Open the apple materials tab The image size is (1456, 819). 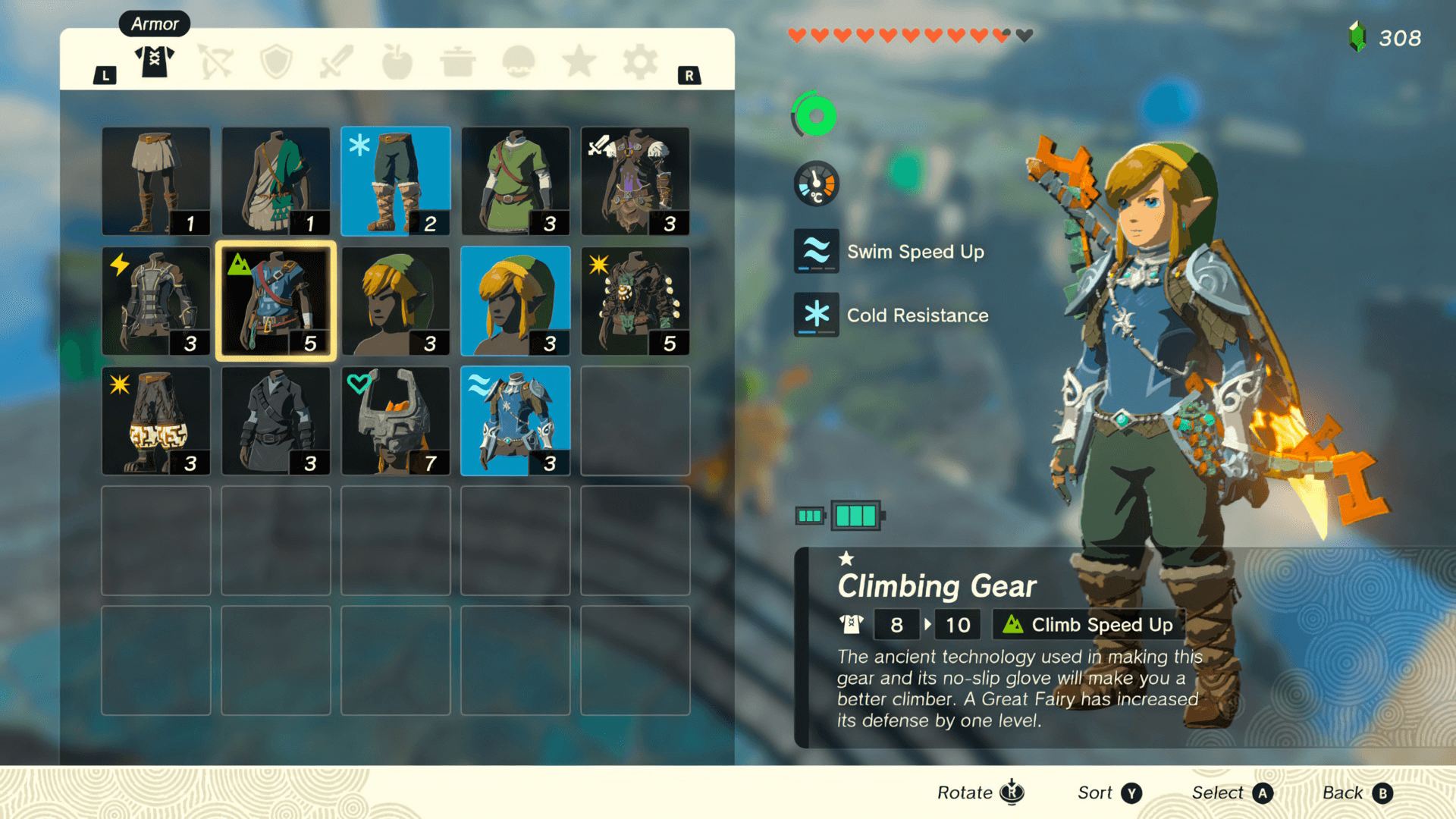[397, 62]
